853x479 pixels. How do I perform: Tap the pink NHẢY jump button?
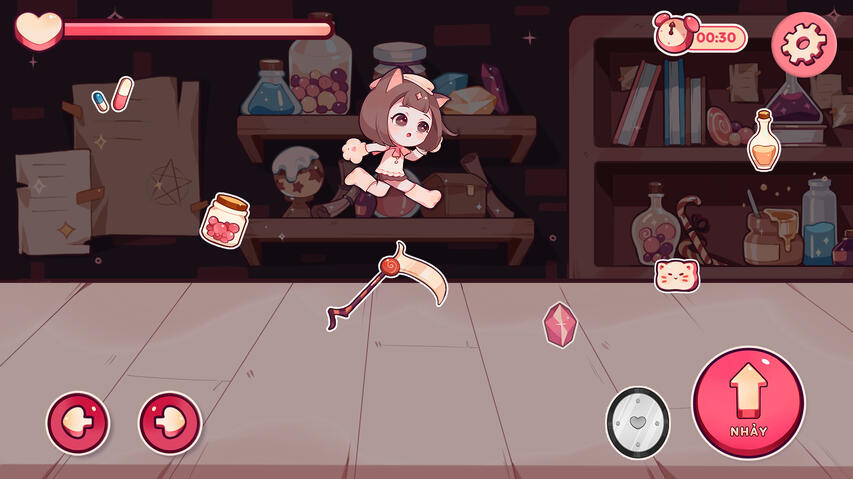pyautogui.click(x=748, y=402)
